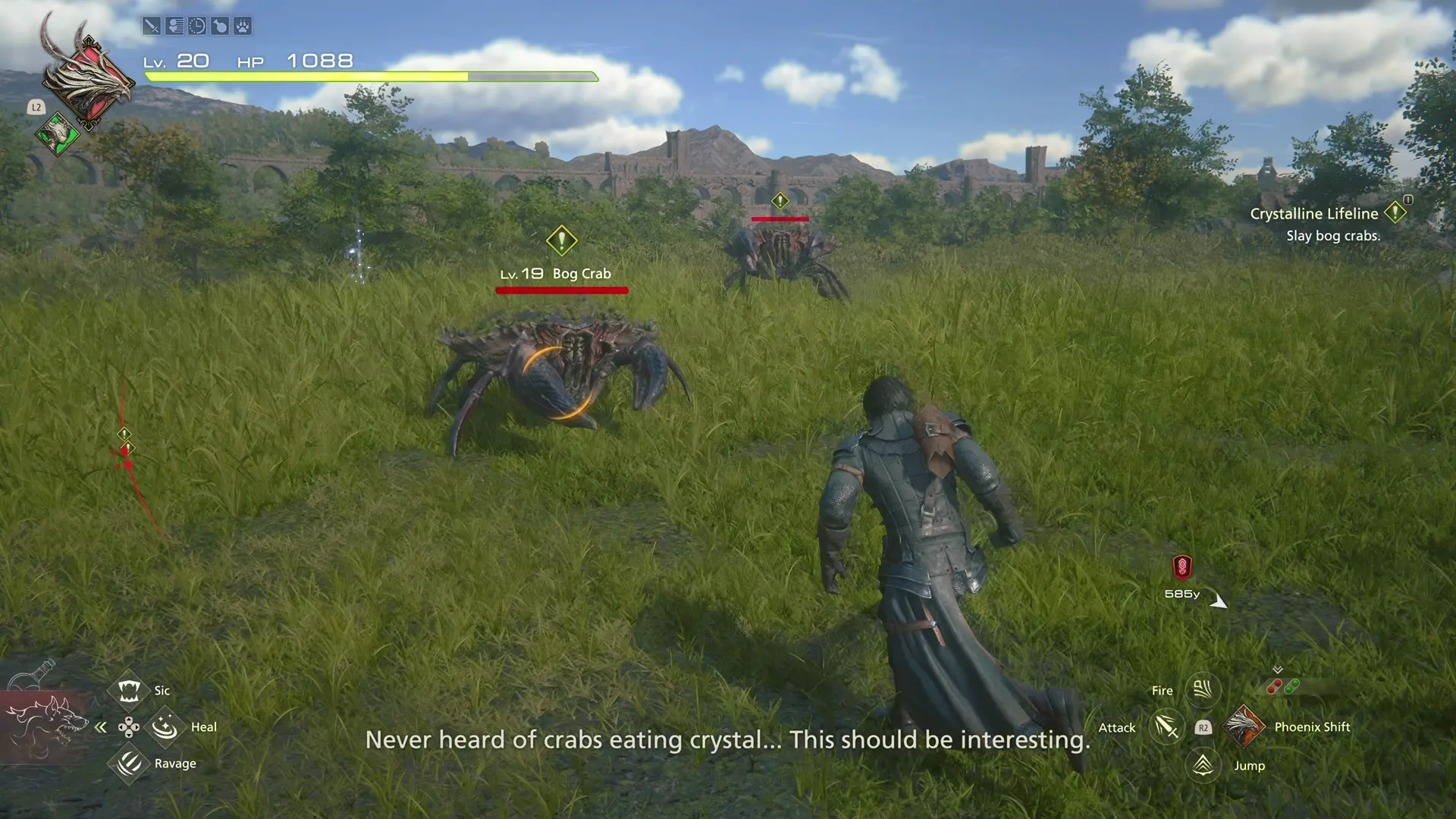
Task: Toggle the L2 companion command prompt
Action: (35, 108)
